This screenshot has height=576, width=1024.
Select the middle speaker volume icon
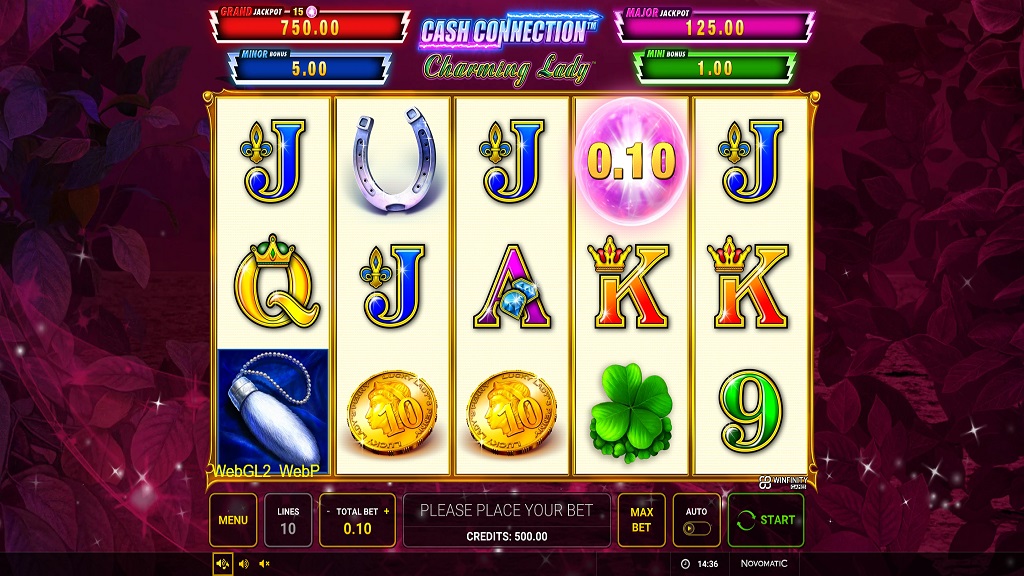tap(244, 564)
